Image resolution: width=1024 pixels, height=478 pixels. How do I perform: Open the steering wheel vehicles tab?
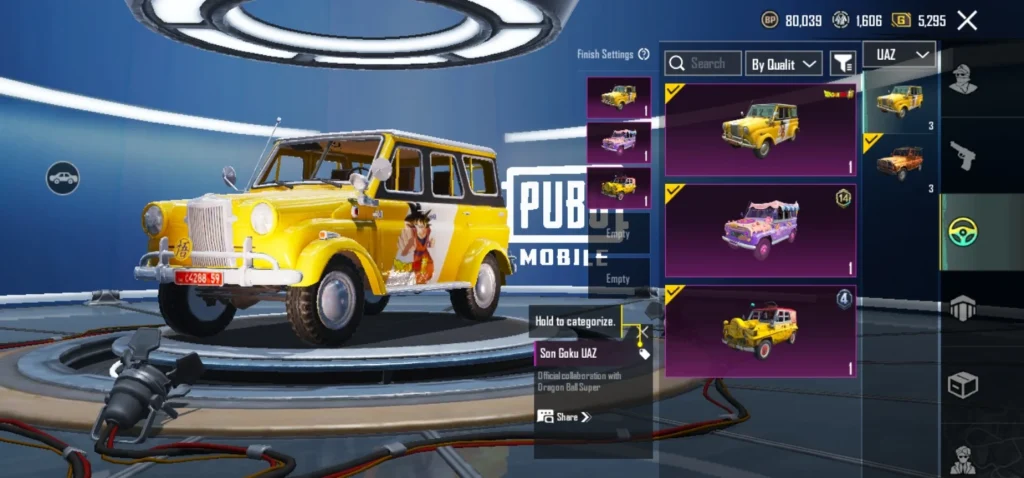pyautogui.click(x=963, y=232)
